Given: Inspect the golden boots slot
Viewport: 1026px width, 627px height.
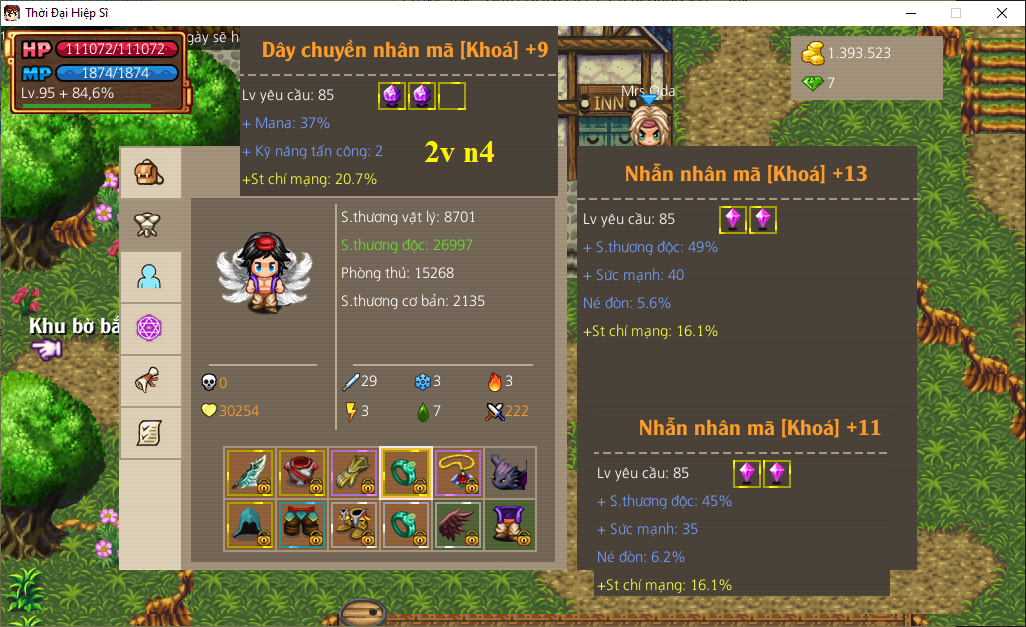Looking at the screenshot, I should 354,525.
